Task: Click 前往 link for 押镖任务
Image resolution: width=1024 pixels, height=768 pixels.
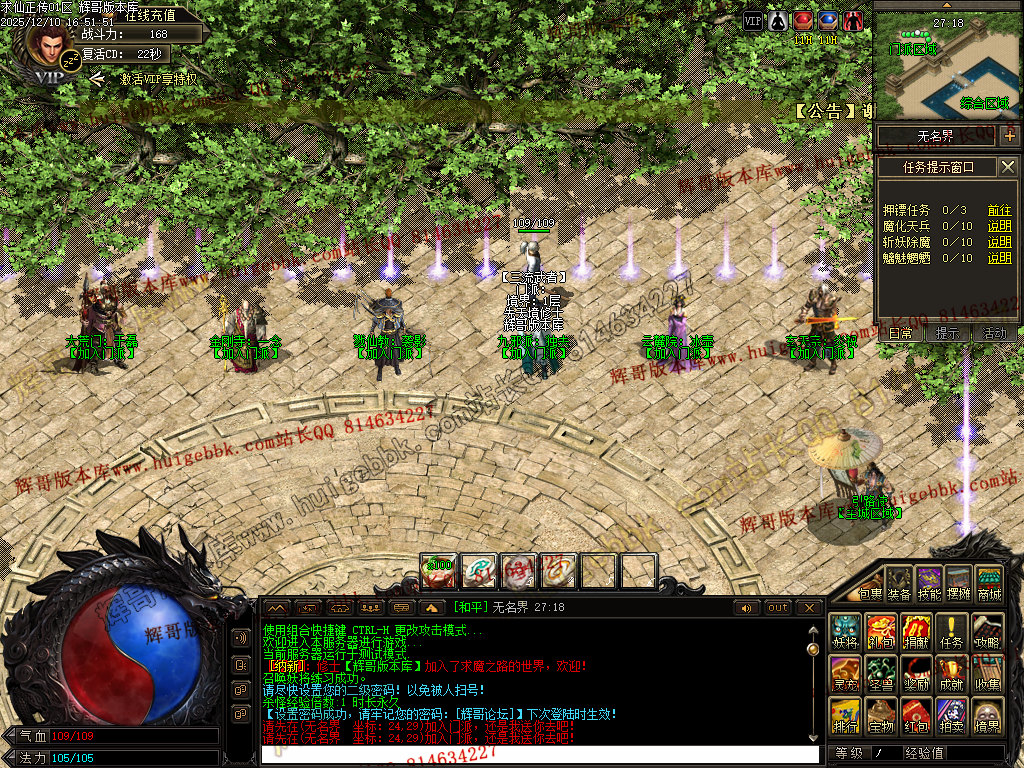Action: [x=999, y=210]
